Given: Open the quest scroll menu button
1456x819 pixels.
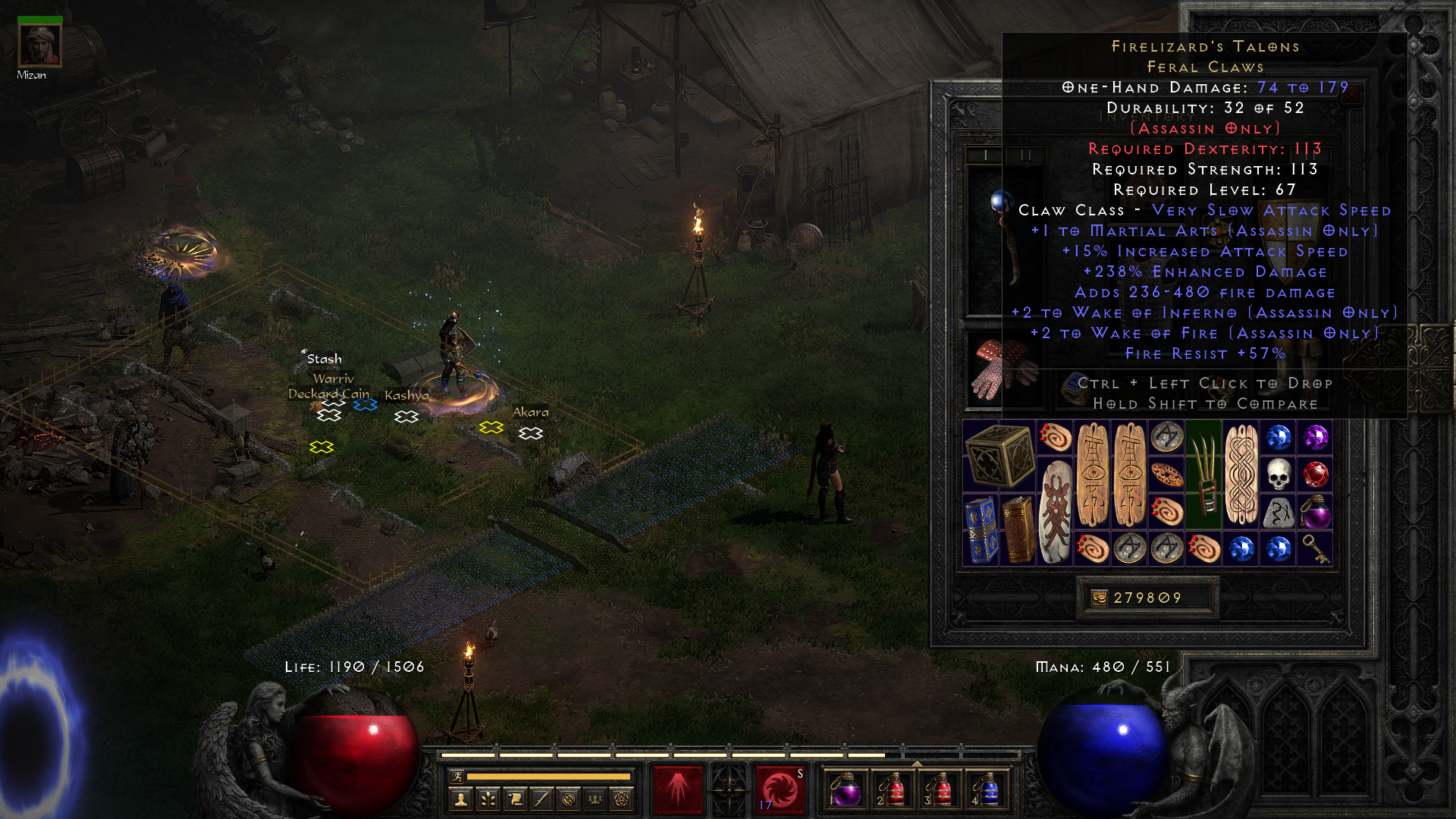Looking at the screenshot, I should (515, 799).
